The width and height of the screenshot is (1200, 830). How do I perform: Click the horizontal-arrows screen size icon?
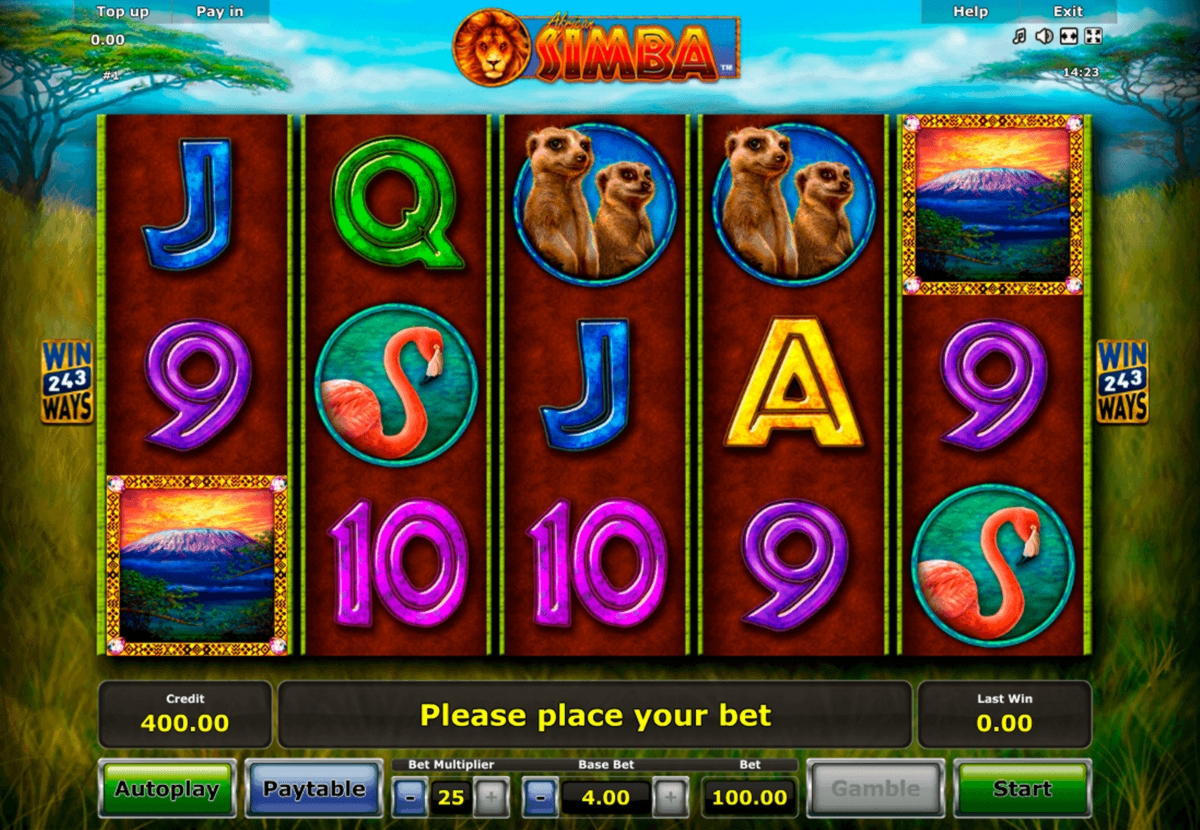1069,37
